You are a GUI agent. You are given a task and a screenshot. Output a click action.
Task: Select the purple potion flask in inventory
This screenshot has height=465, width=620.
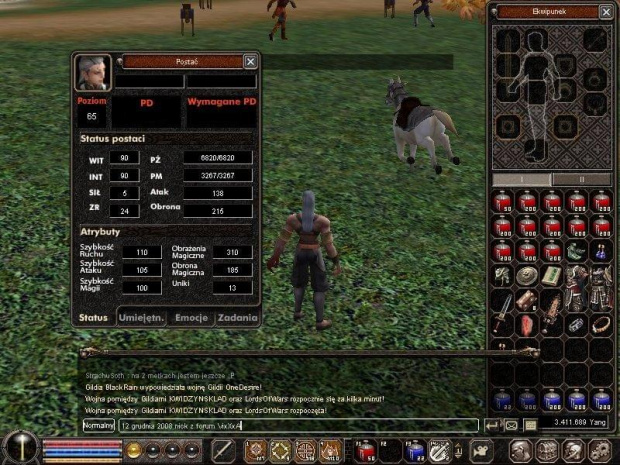pos(601,250)
